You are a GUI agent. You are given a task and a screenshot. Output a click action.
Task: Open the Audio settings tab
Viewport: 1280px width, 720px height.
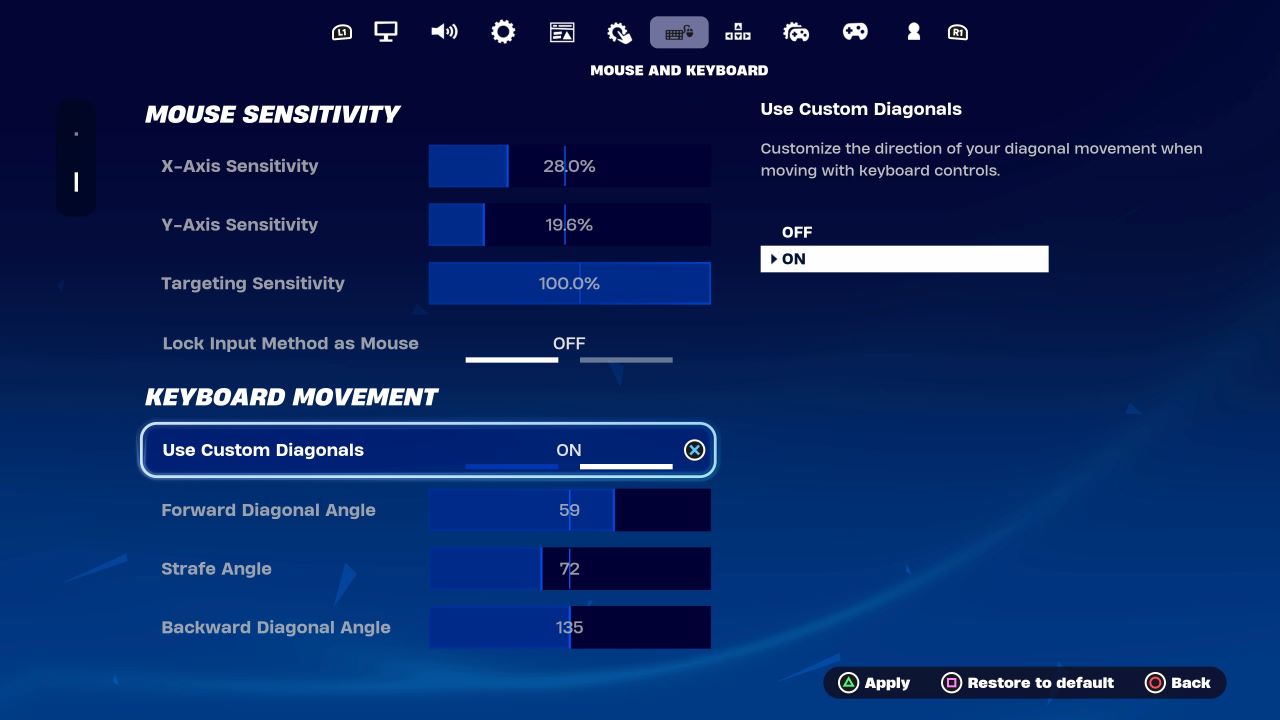pos(444,31)
